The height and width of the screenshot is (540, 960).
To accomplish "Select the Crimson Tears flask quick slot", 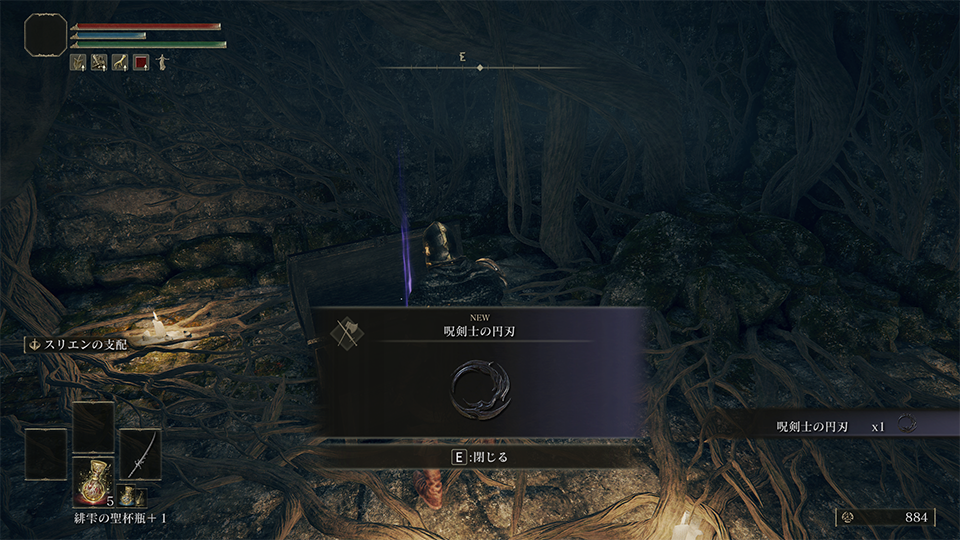I will tap(92, 478).
